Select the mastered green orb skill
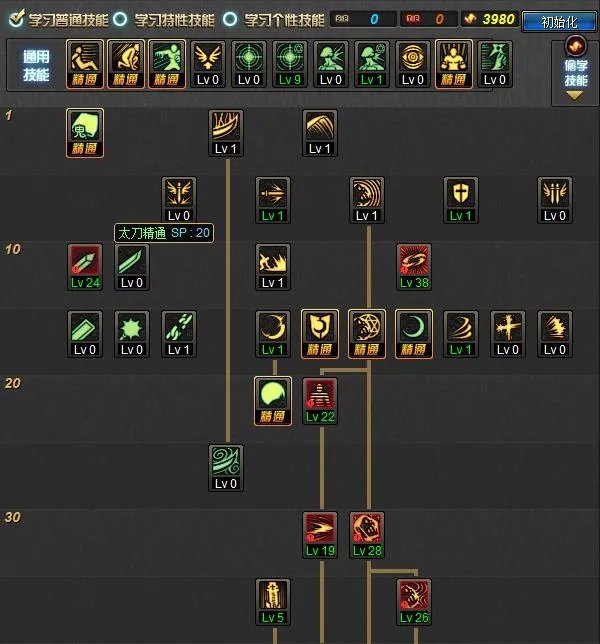 273,395
